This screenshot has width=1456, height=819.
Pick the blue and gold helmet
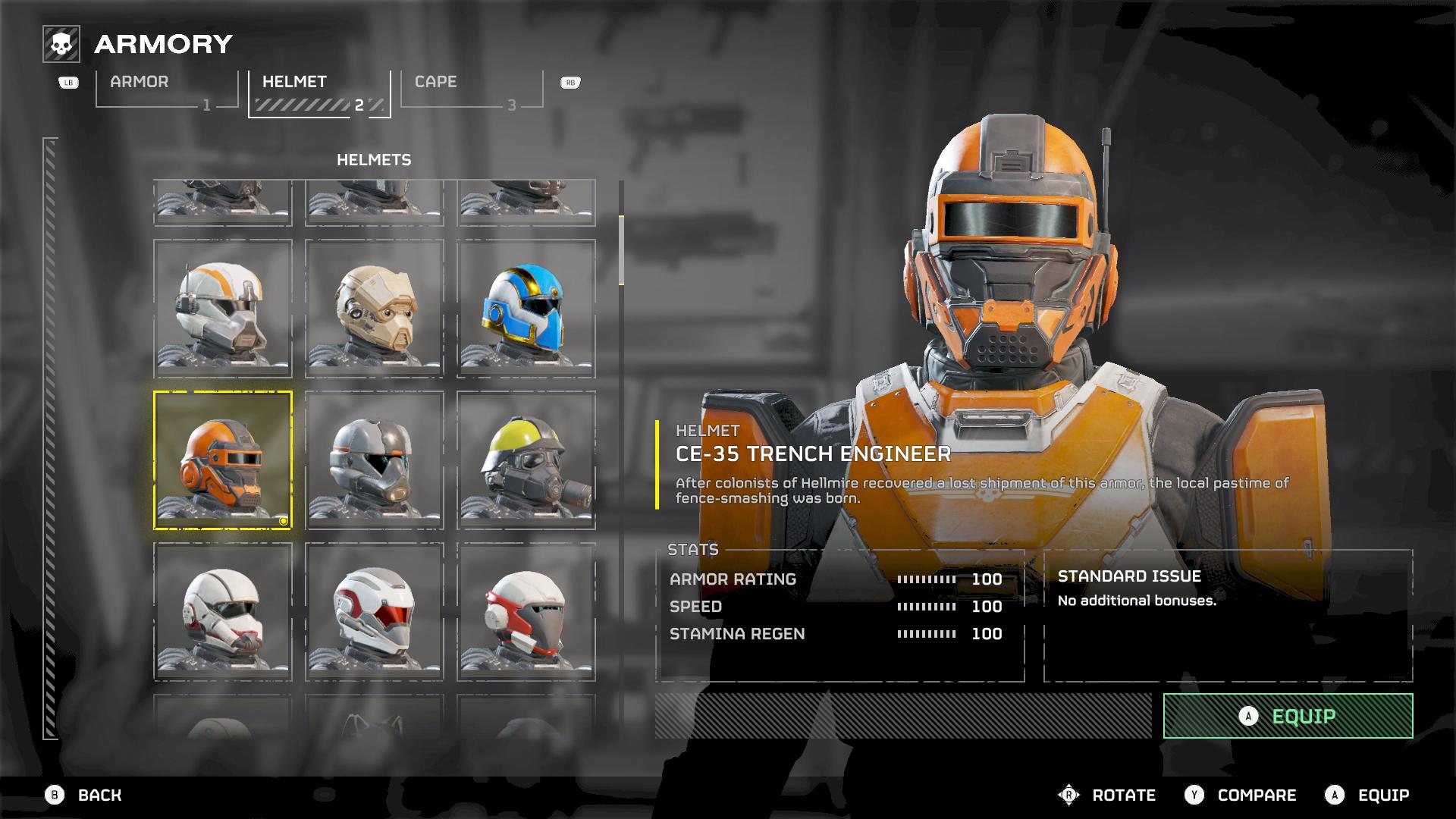pyautogui.click(x=526, y=309)
